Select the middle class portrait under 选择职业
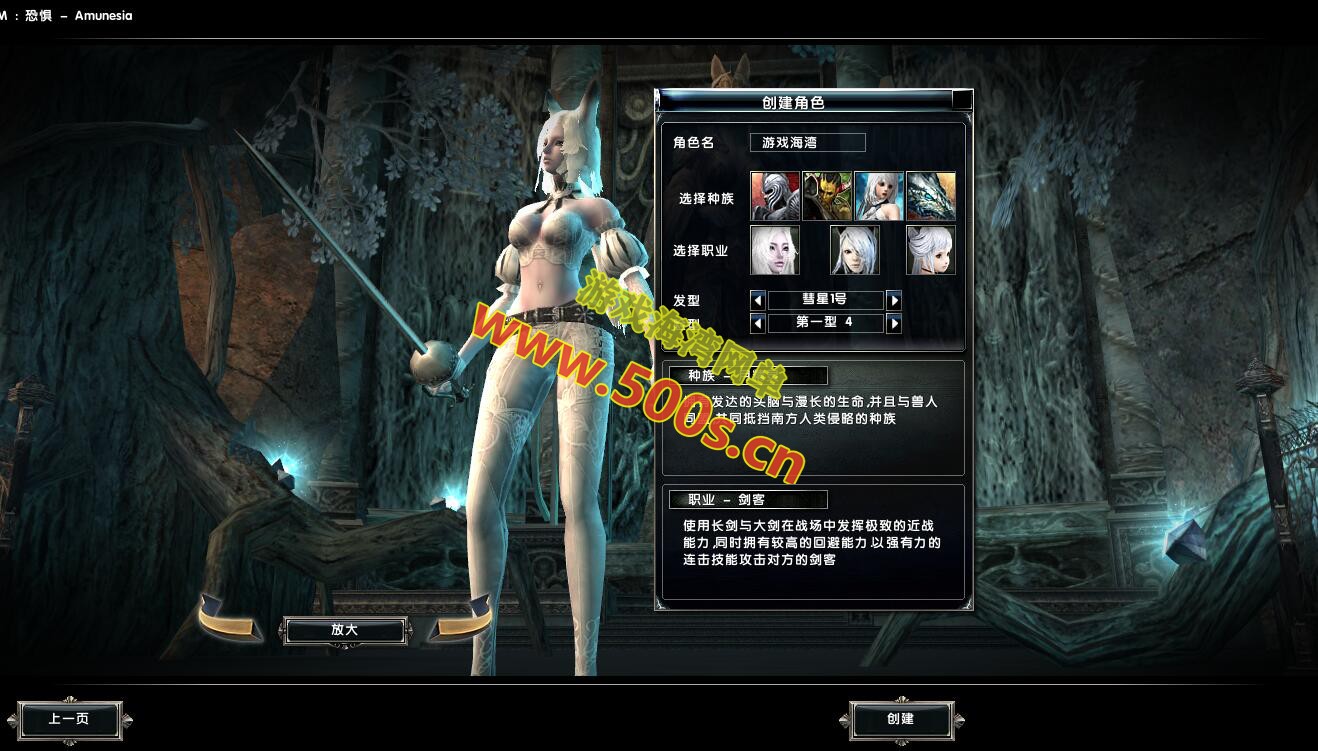Image resolution: width=1318 pixels, height=751 pixels. click(854, 249)
